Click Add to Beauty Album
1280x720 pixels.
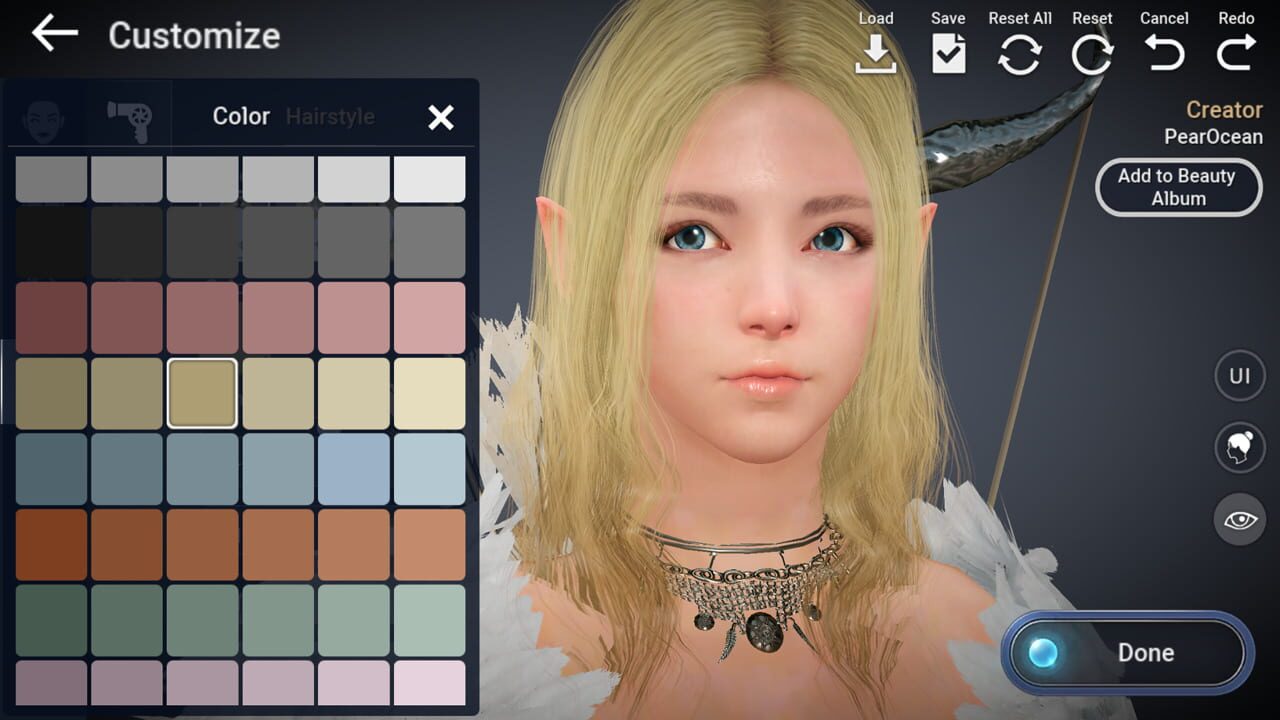pyautogui.click(x=1178, y=187)
